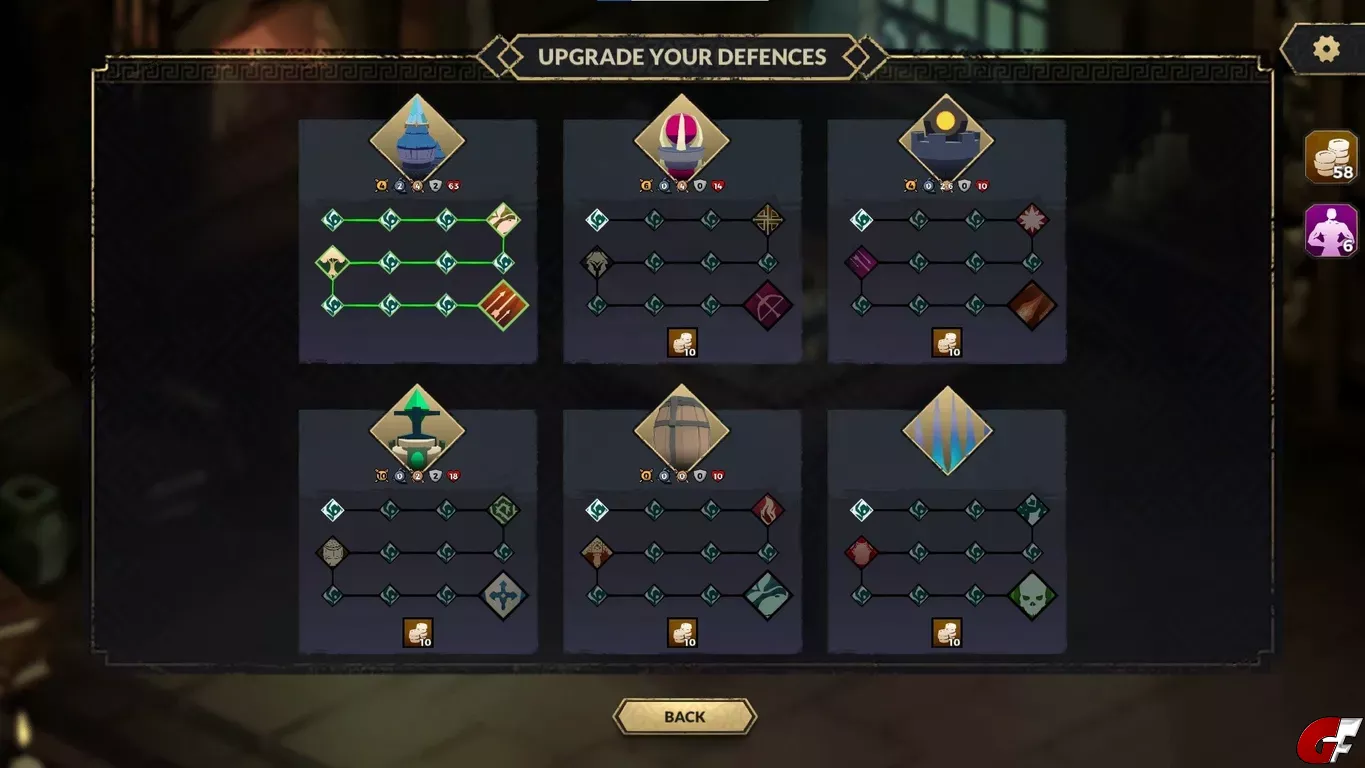The height and width of the screenshot is (768, 1365).
Task: Click the gold coin stack icon
Action: click(1331, 158)
